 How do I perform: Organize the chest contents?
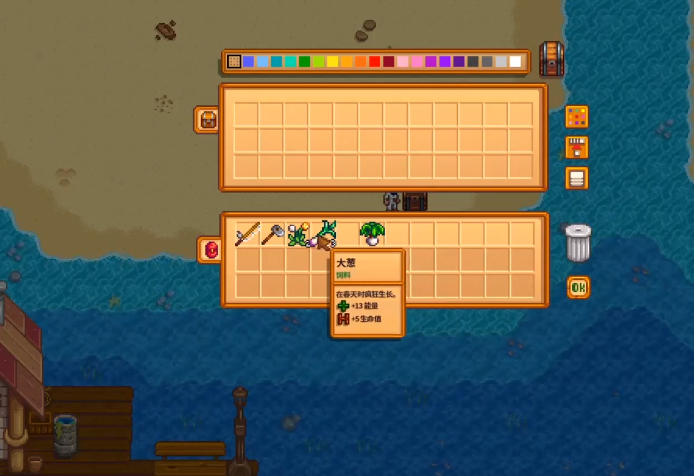[x=577, y=179]
